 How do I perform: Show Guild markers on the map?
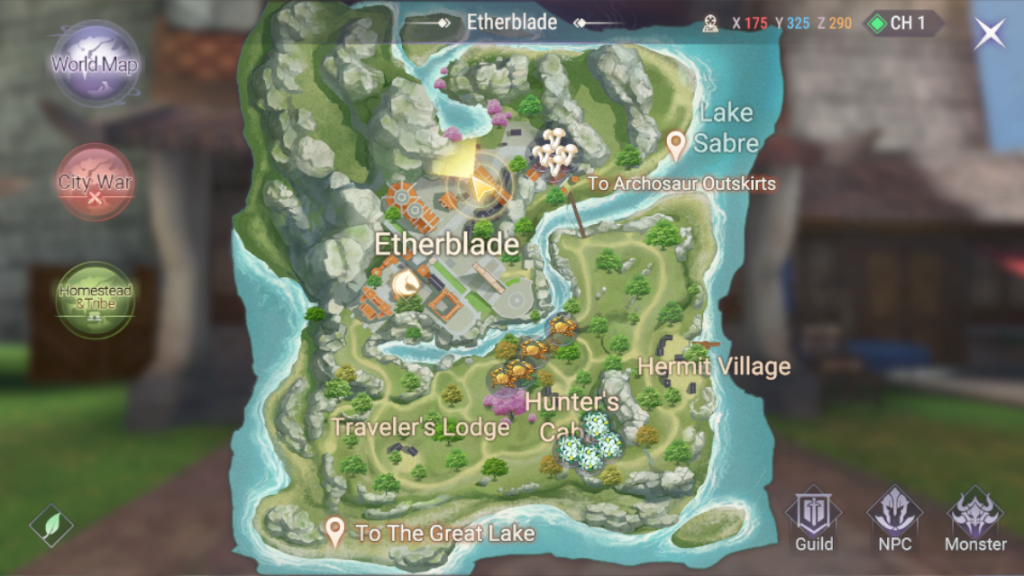pyautogui.click(x=814, y=519)
